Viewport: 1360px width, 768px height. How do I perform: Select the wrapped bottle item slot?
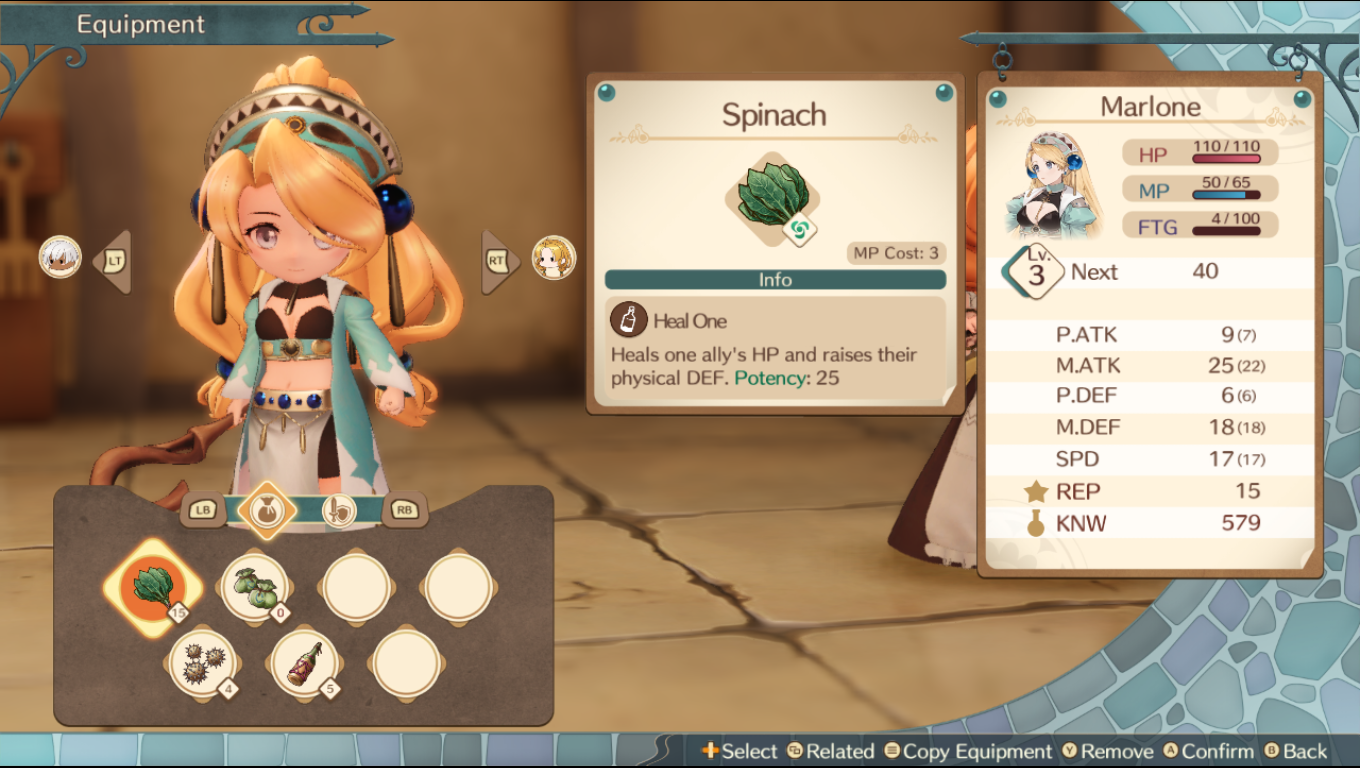click(305, 662)
